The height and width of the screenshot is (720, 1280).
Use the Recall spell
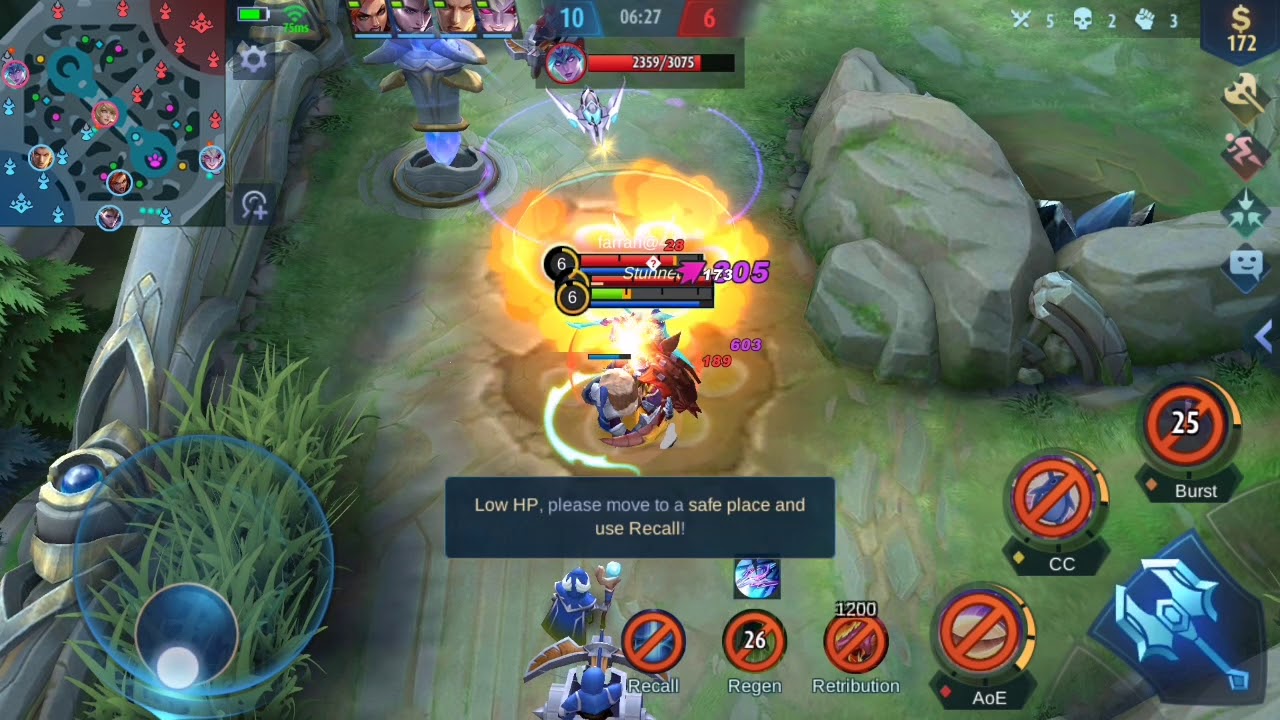(x=653, y=642)
